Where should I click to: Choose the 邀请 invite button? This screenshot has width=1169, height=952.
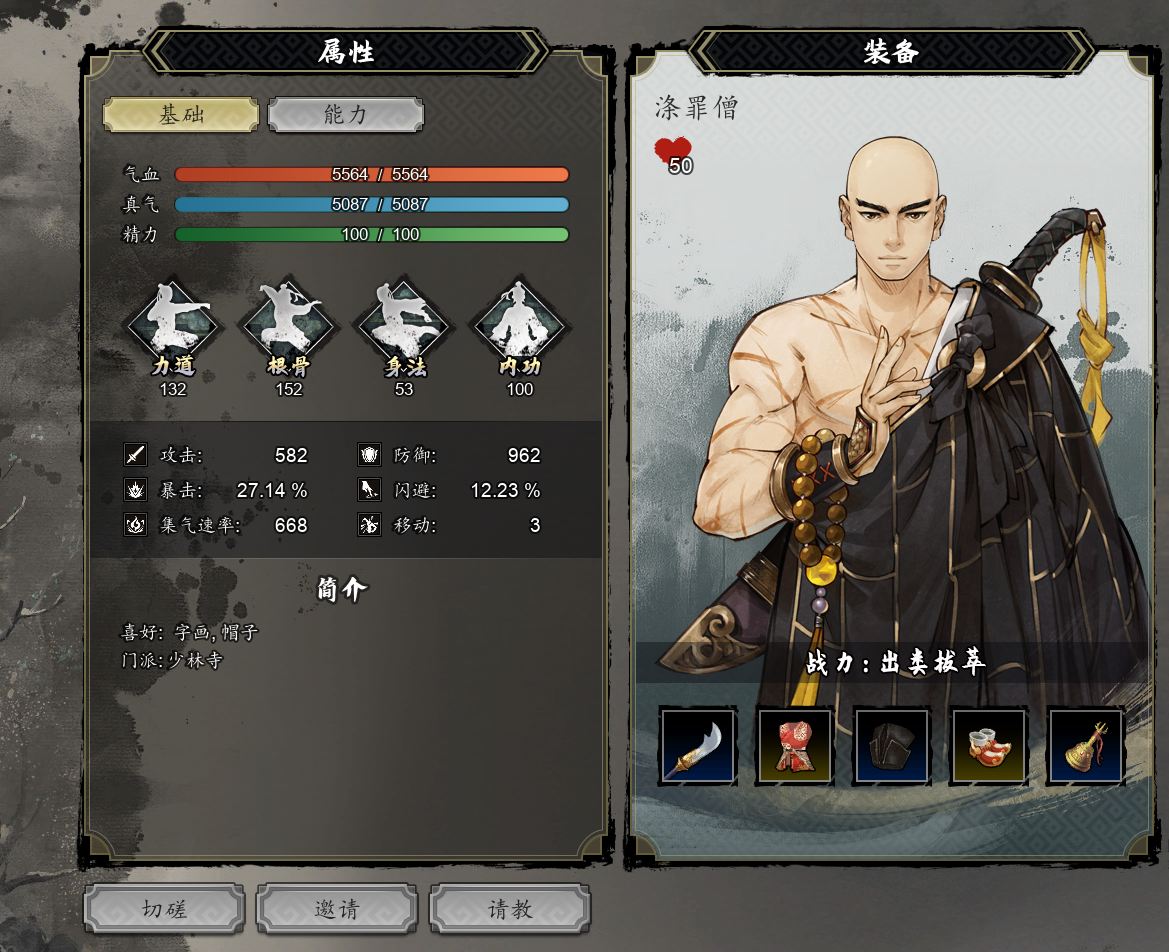click(337, 909)
